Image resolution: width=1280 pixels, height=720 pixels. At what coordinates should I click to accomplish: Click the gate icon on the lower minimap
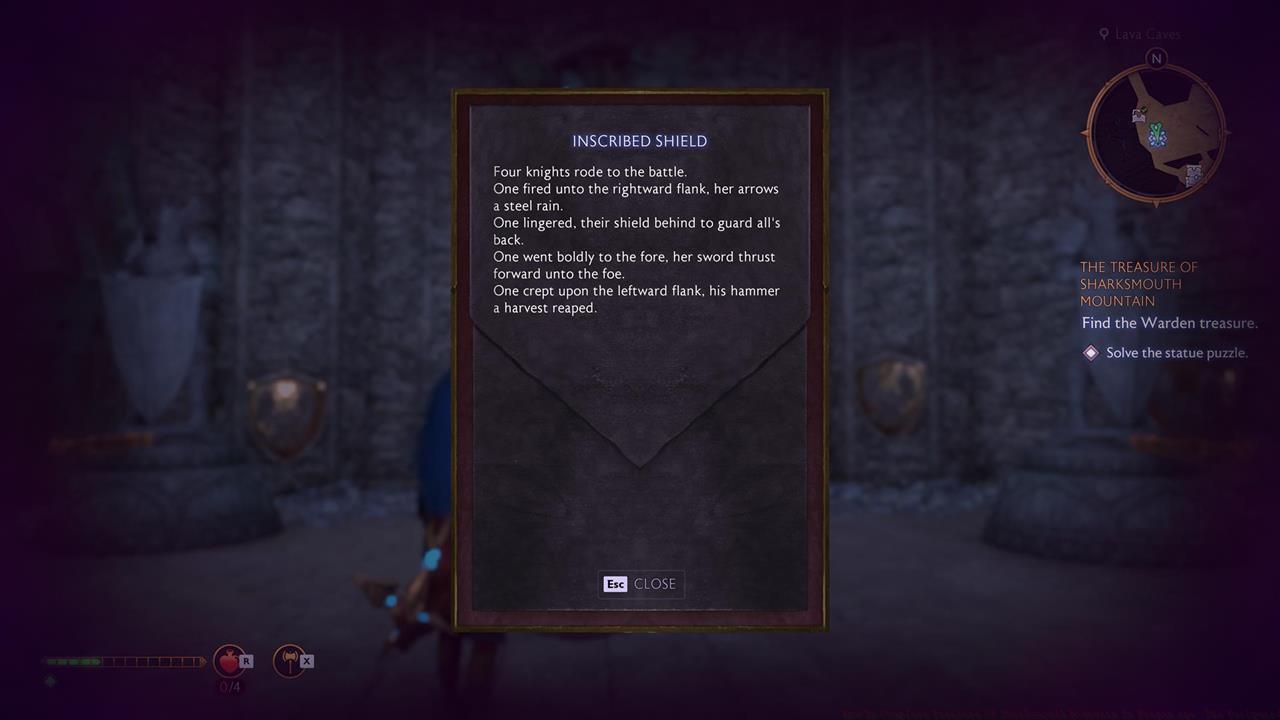pyautogui.click(x=1194, y=174)
